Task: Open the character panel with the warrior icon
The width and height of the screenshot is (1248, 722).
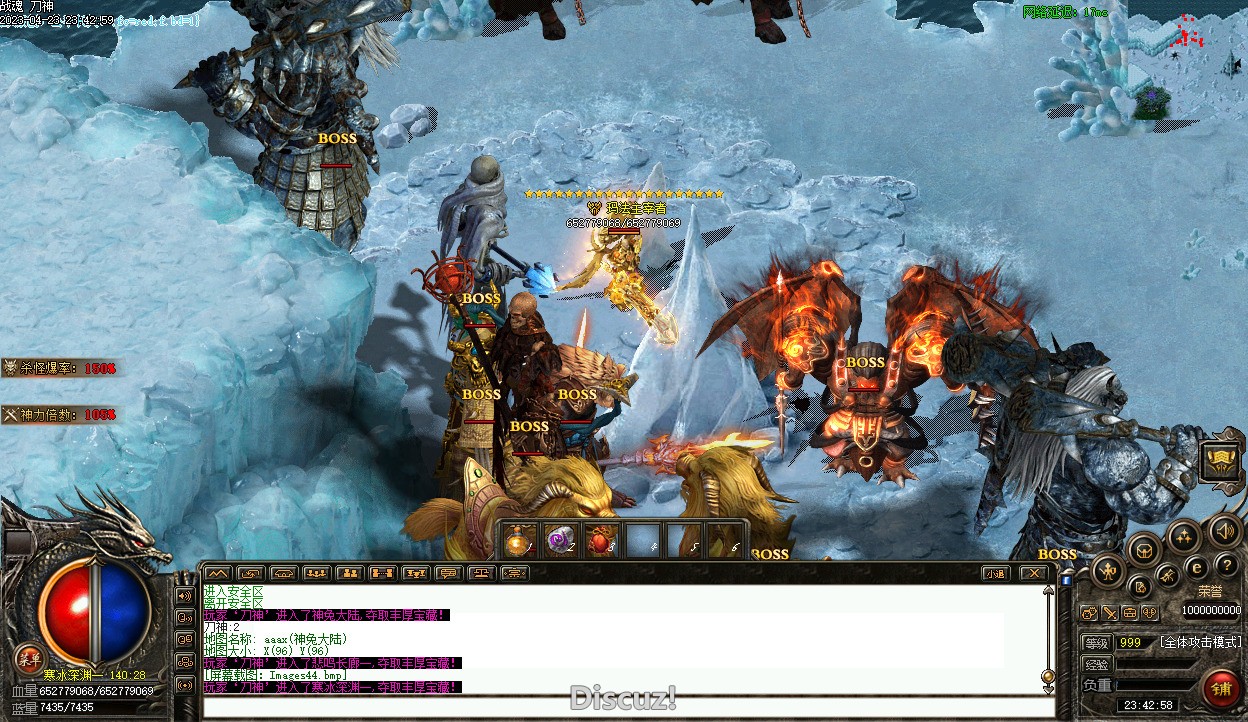Action: pos(1108,572)
